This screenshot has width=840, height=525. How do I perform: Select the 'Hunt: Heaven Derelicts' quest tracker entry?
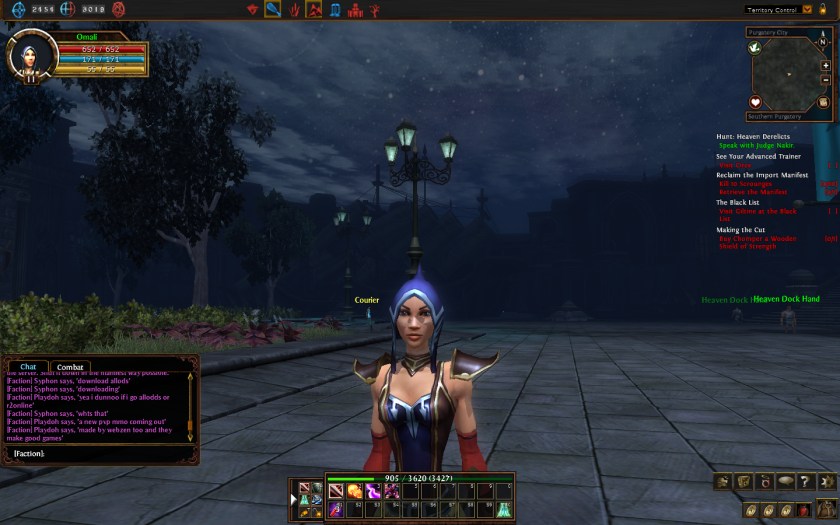point(752,136)
